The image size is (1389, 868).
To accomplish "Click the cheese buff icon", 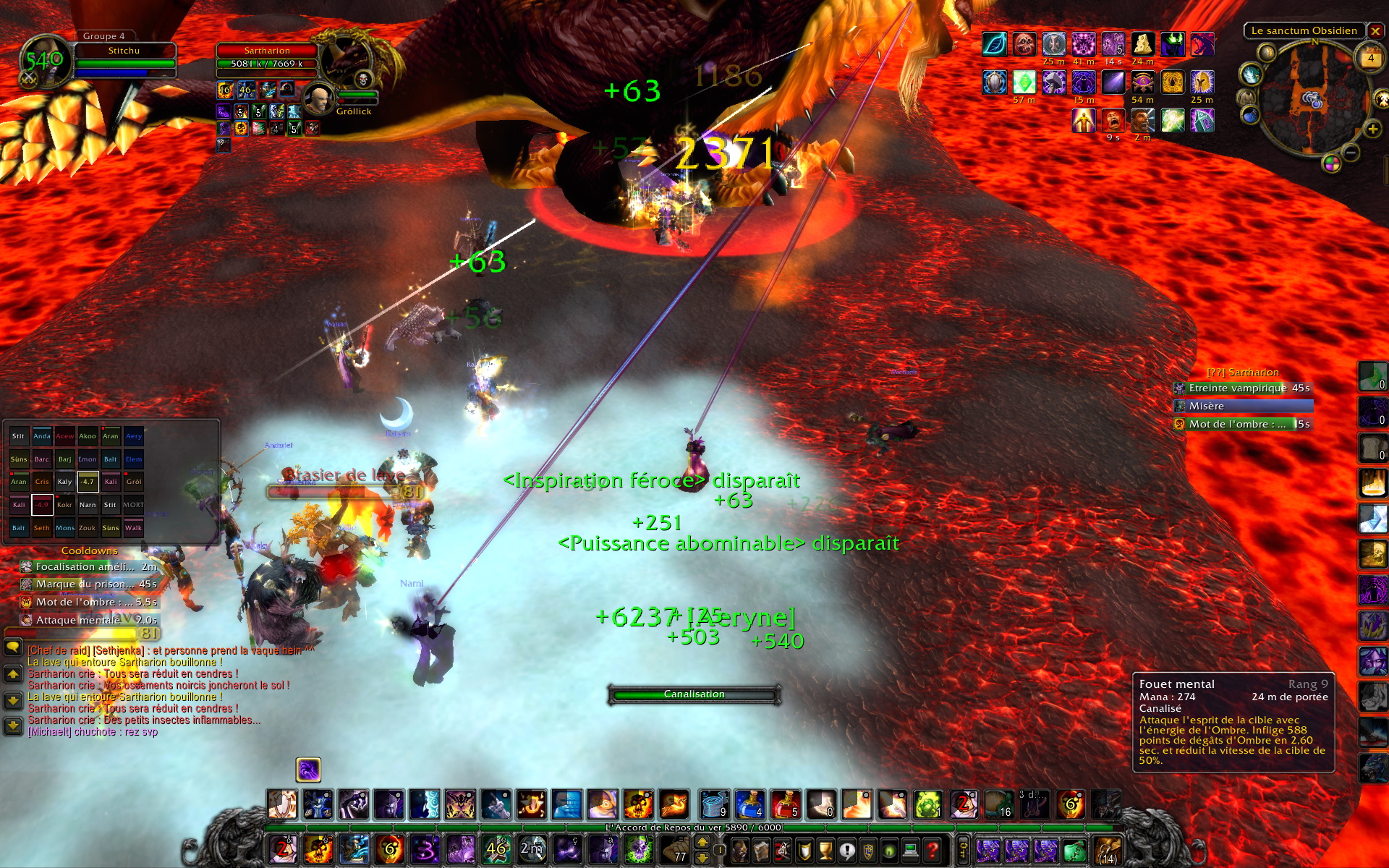I will 1142,44.
